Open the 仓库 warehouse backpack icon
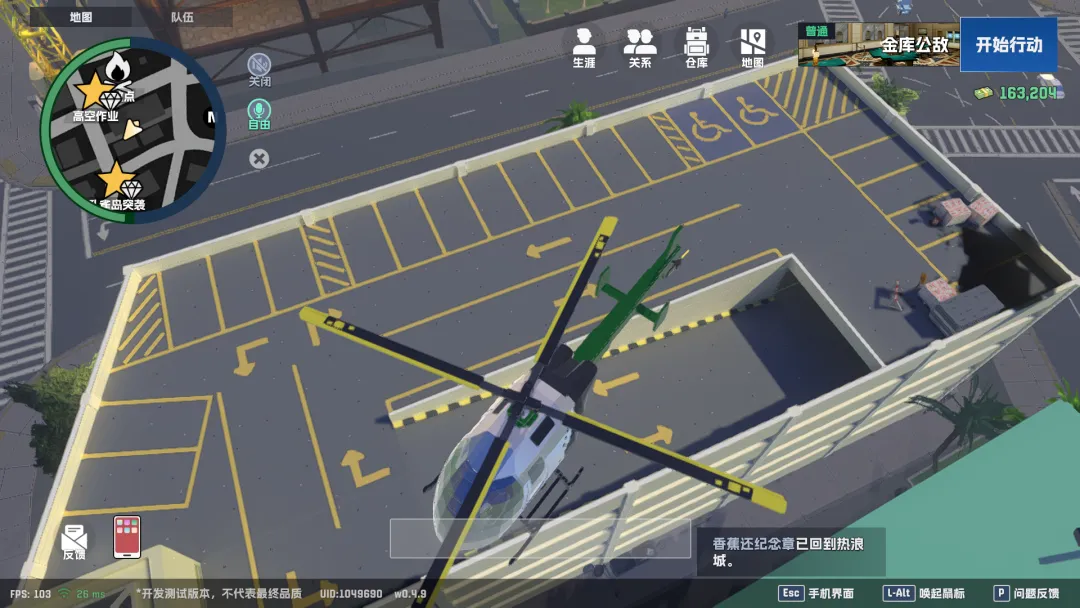Viewport: 1080px width, 608px height. (x=696, y=47)
